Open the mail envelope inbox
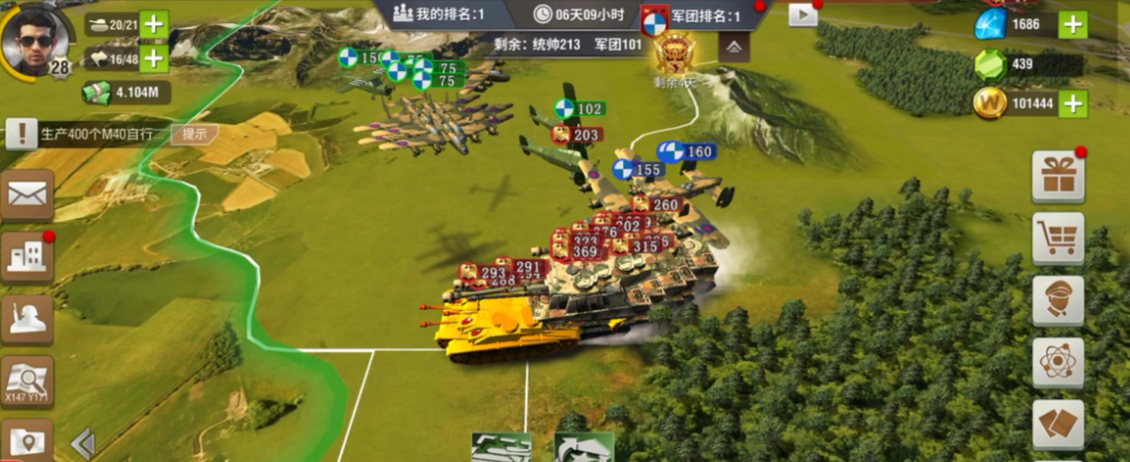1130x462 pixels. click(27, 195)
